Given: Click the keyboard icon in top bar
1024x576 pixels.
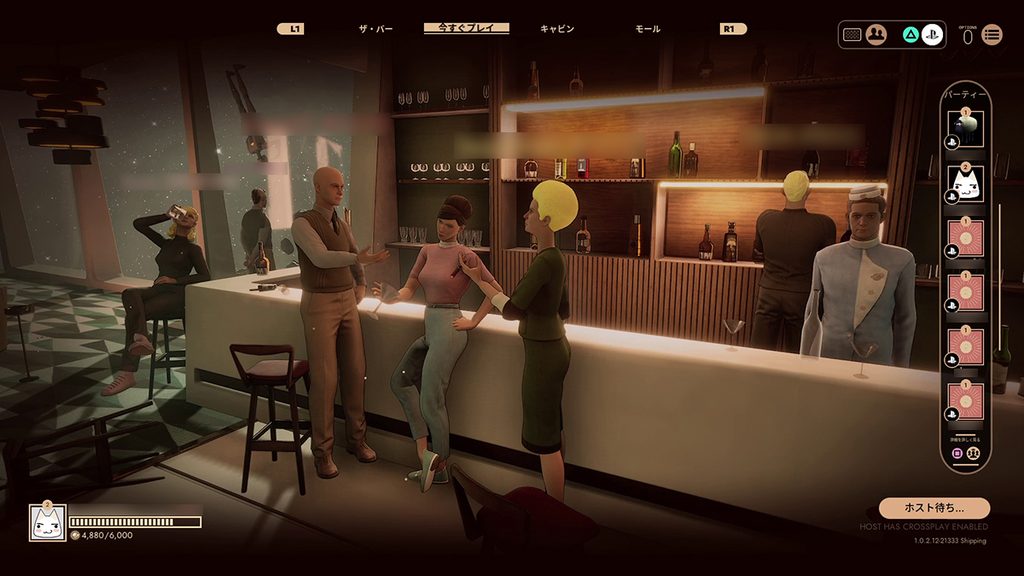Looking at the screenshot, I should click(852, 34).
